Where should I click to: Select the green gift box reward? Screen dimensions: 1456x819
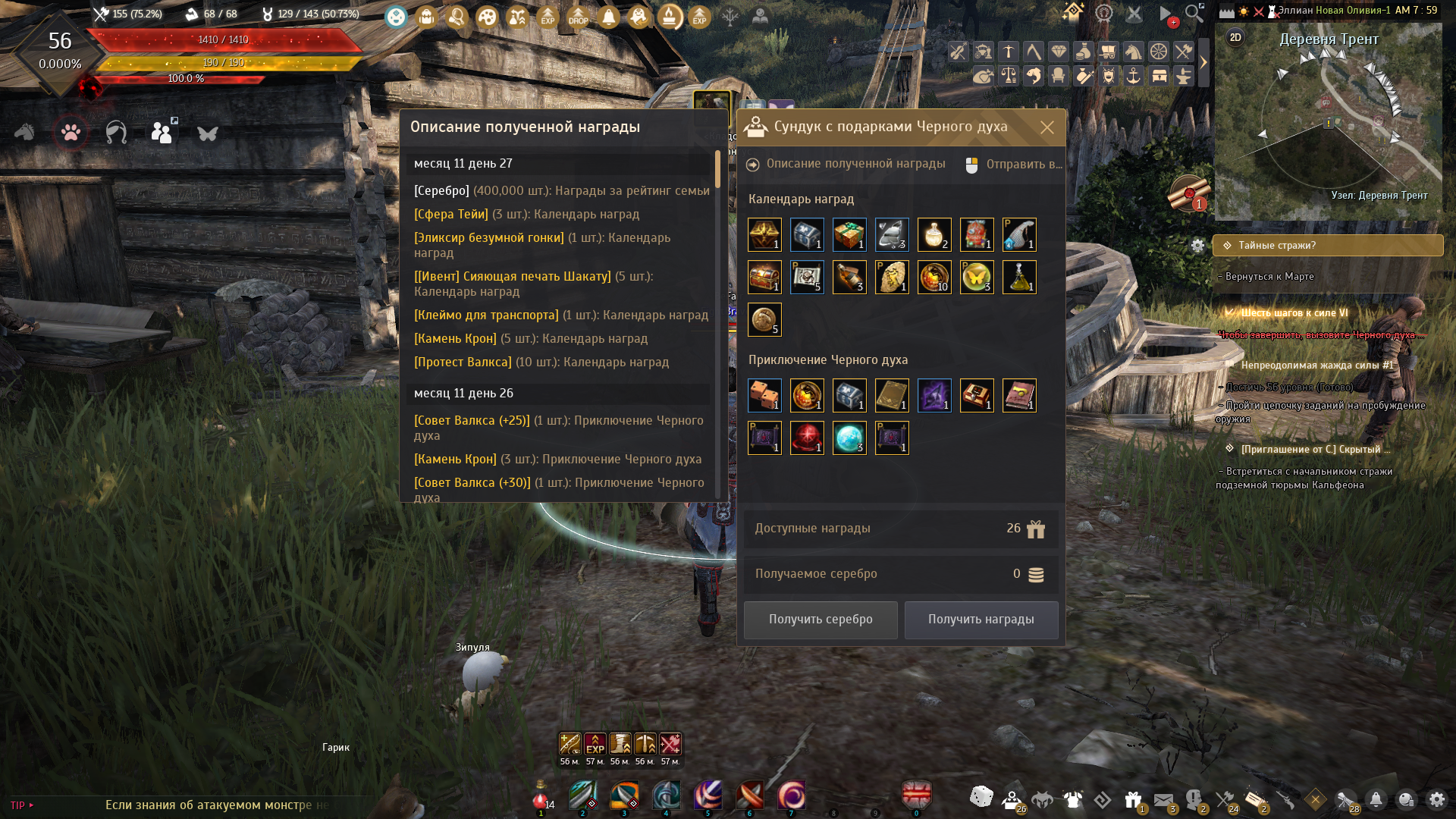pos(849,235)
